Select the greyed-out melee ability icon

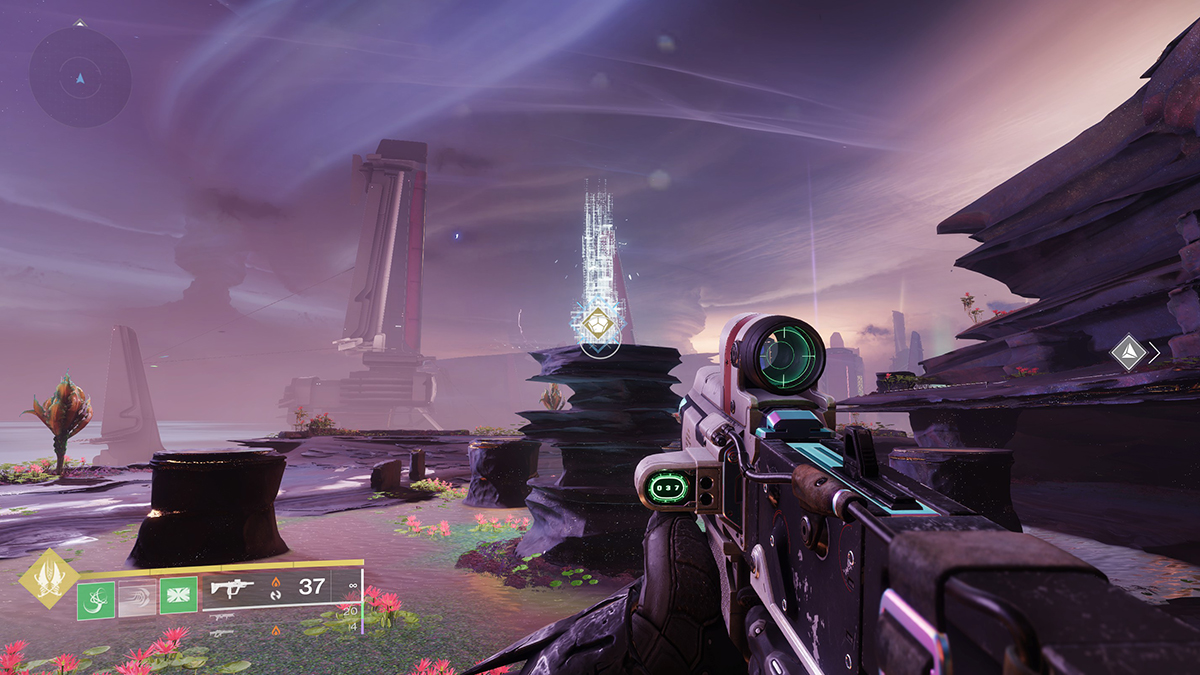tap(137, 597)
